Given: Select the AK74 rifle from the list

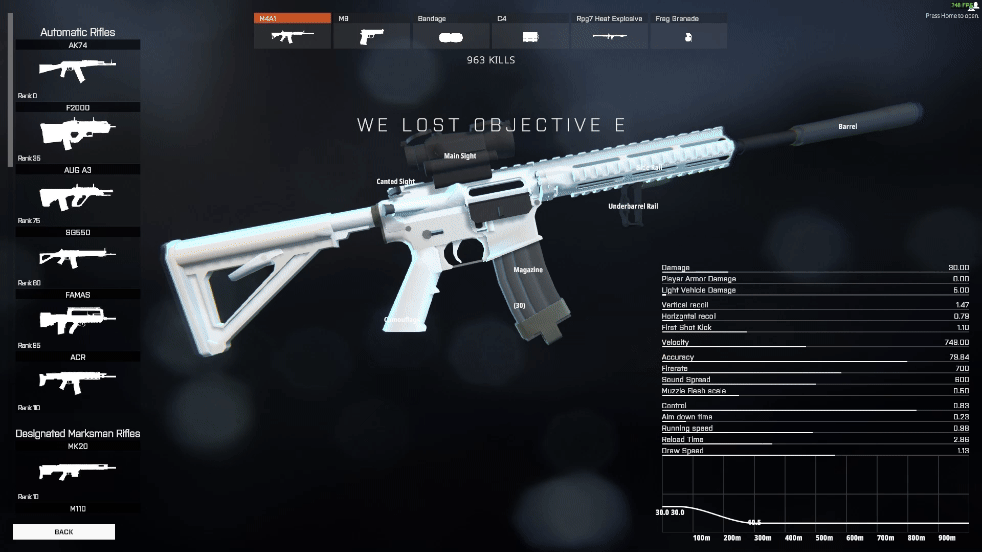Looking at the screenshot, I should tap(77, 70).
